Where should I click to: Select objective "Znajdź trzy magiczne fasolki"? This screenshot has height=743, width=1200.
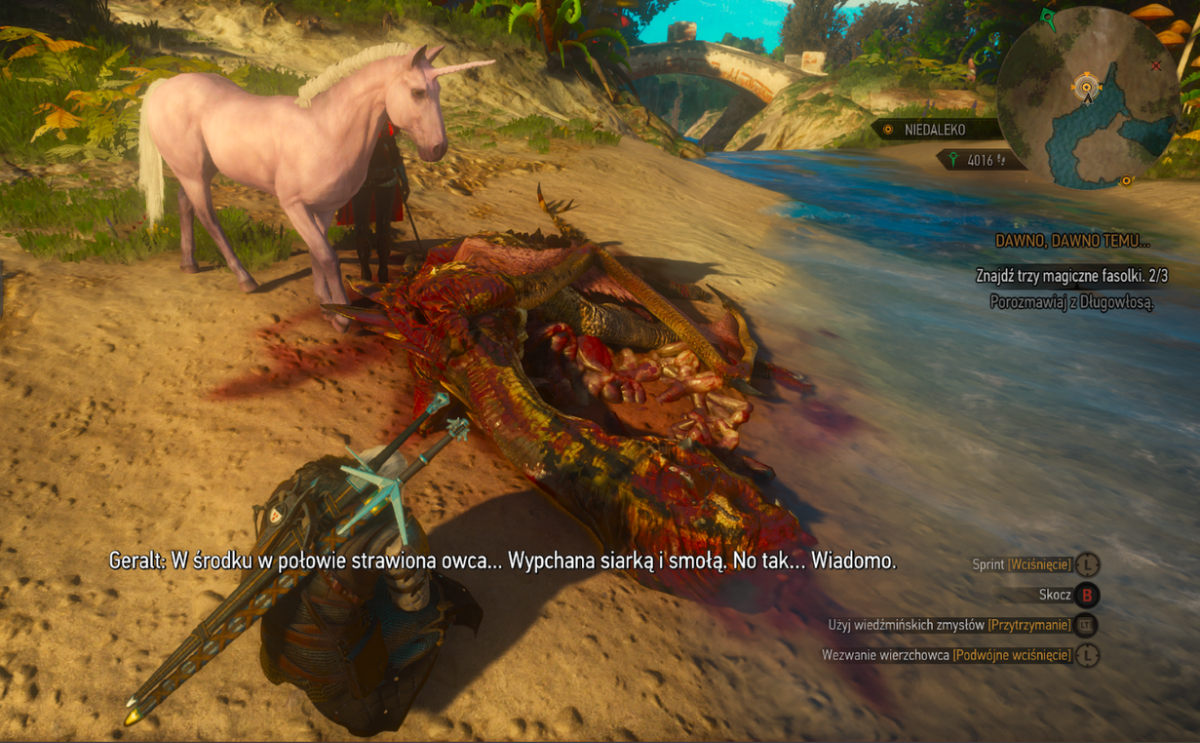(x=1065, y=275)
